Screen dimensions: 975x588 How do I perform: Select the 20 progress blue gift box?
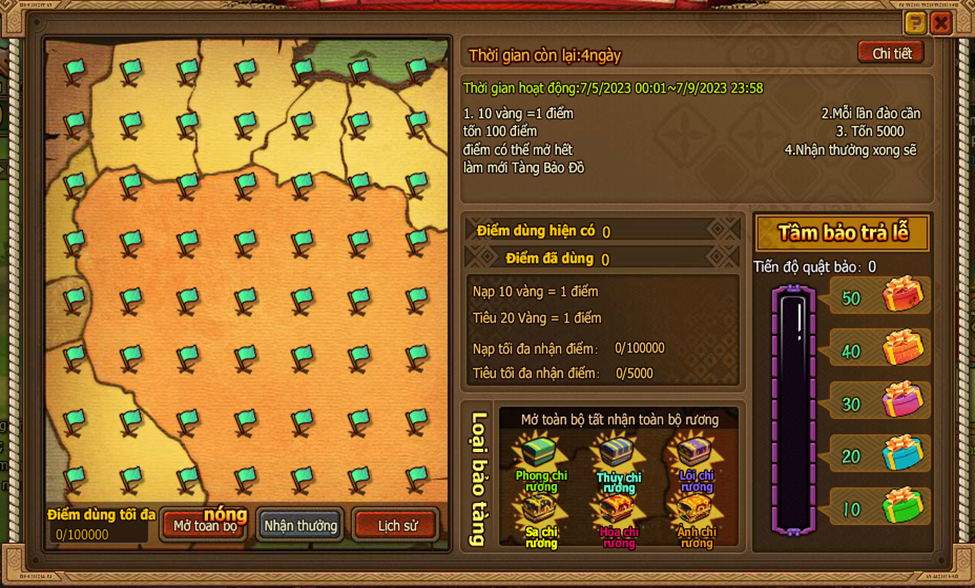902,453
